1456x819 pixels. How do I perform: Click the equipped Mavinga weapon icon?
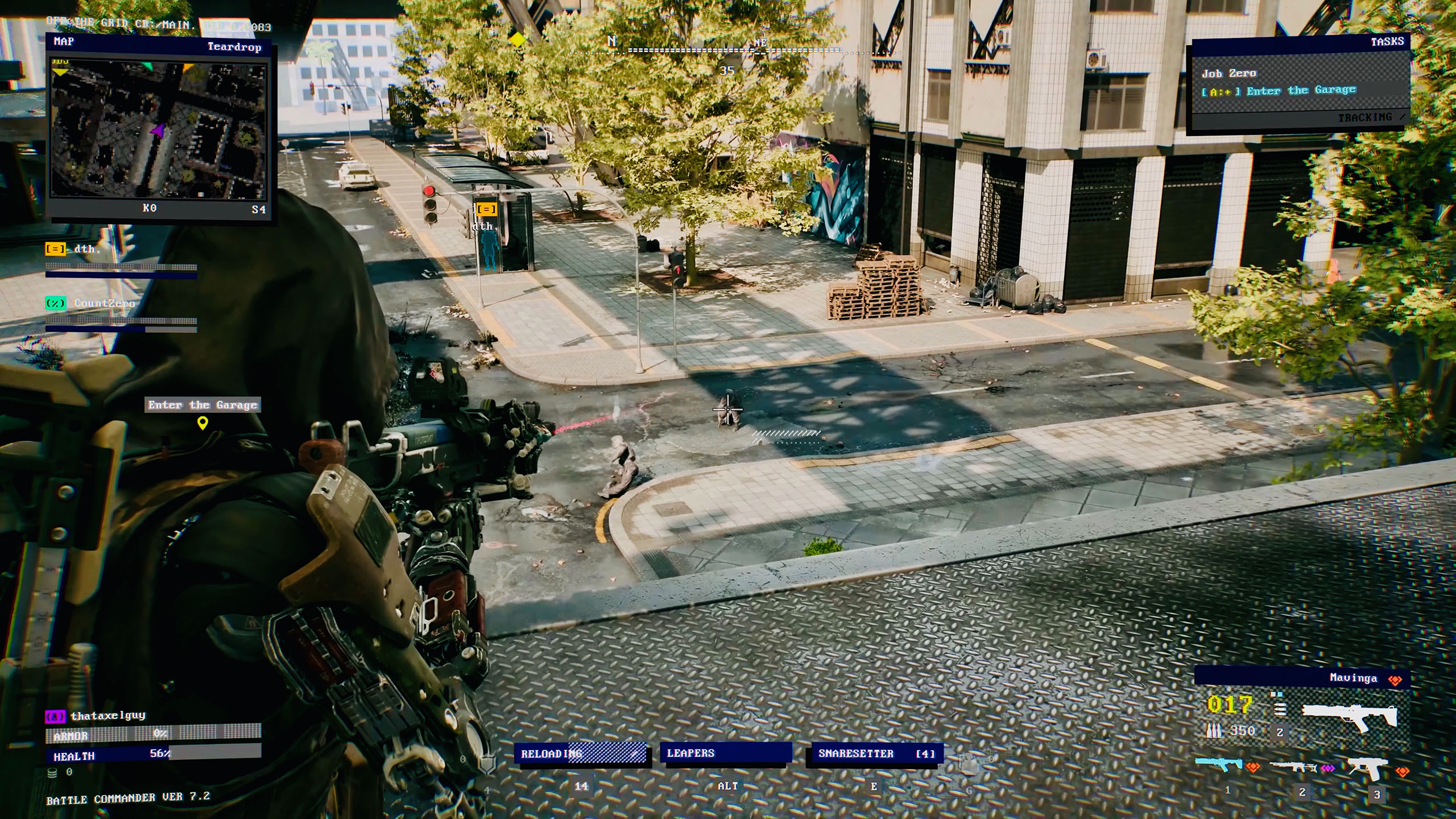1349,719
